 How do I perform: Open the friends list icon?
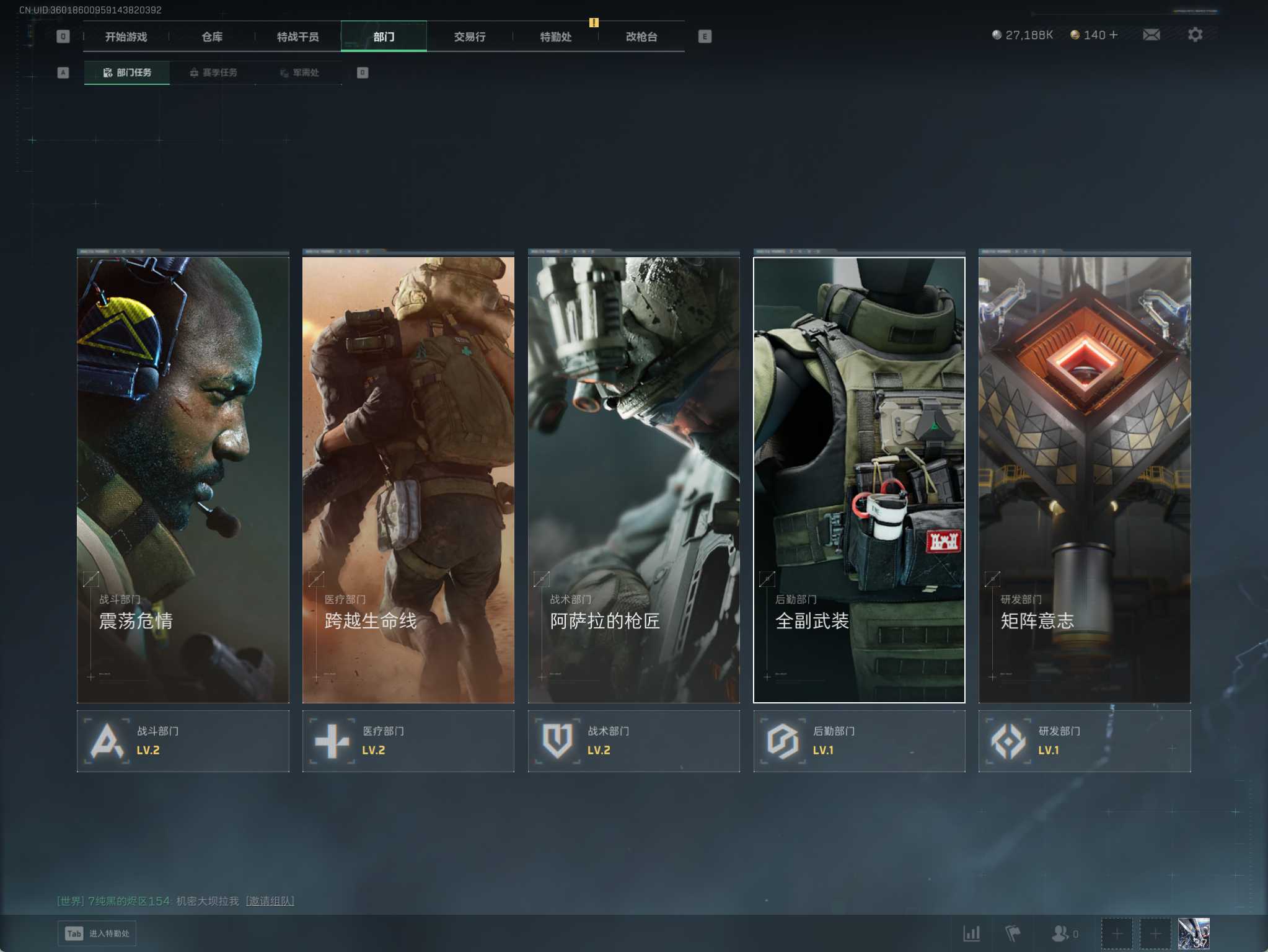click(1061, 933)
